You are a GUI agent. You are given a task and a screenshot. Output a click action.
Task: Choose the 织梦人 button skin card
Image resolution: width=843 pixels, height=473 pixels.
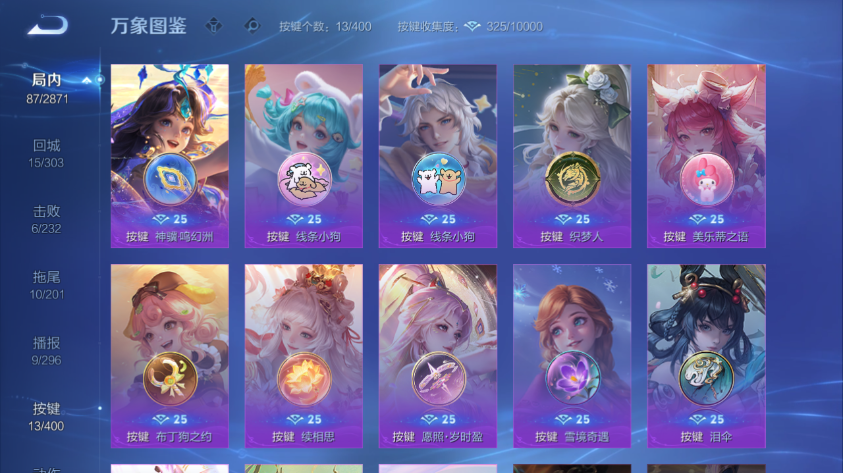[572, 156]
